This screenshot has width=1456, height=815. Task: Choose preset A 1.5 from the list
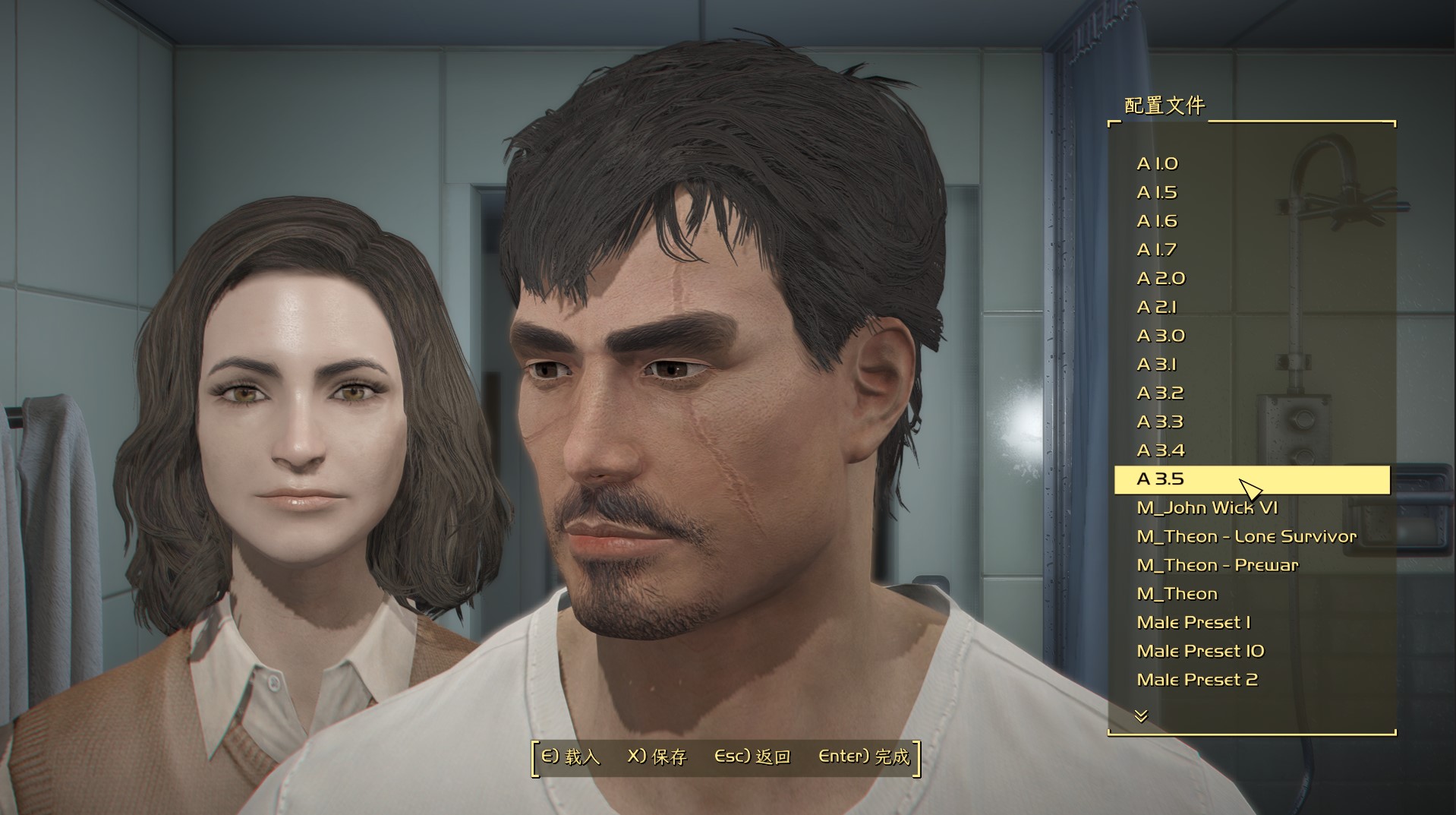pyautogui.click(x=1157, y=193)
